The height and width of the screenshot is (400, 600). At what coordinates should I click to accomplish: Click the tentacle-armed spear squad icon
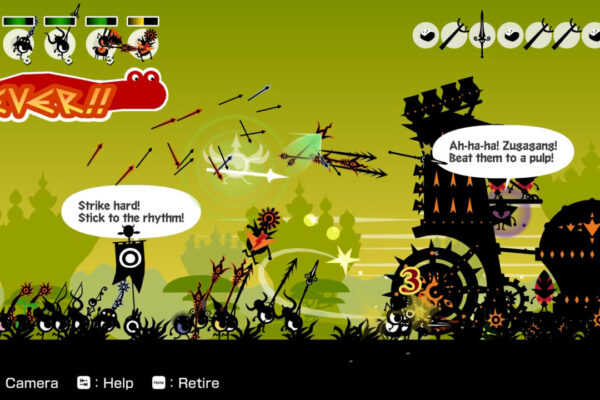[59, 42]
